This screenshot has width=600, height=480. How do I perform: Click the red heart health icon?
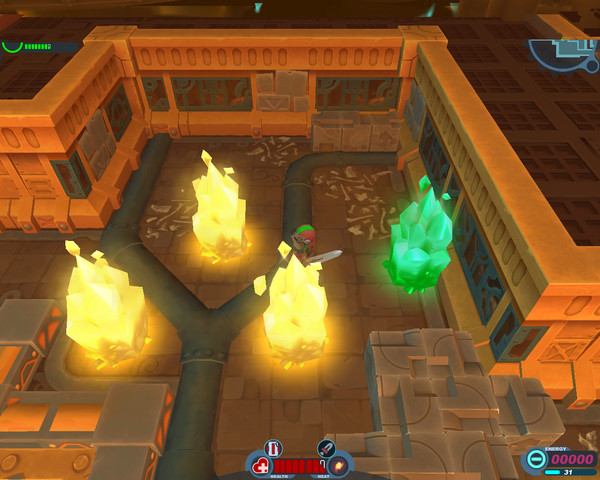pyautogui.click(x=261, y=466)
